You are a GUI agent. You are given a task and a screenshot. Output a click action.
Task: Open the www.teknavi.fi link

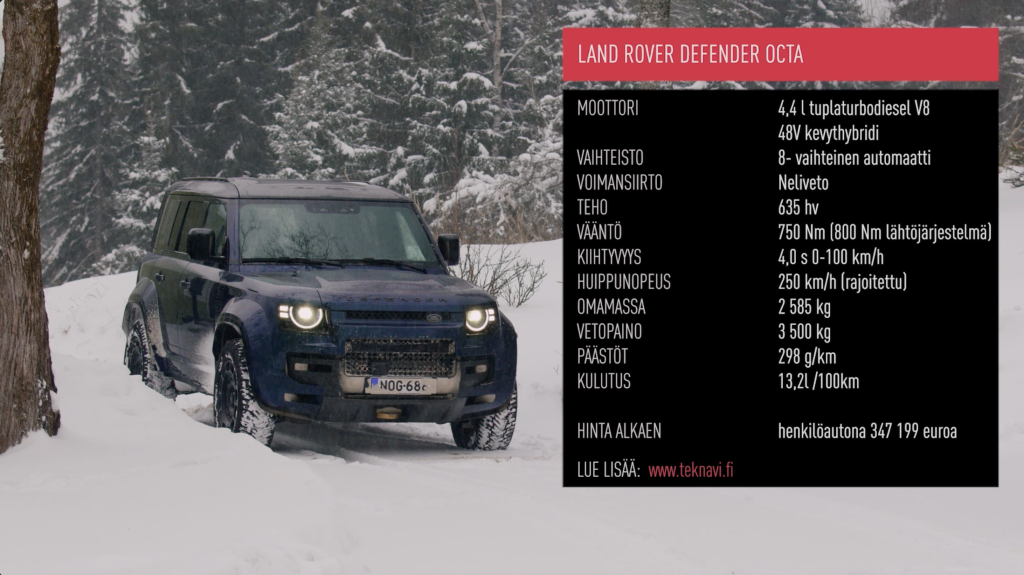pyautogui.click(x=690, y=470)
